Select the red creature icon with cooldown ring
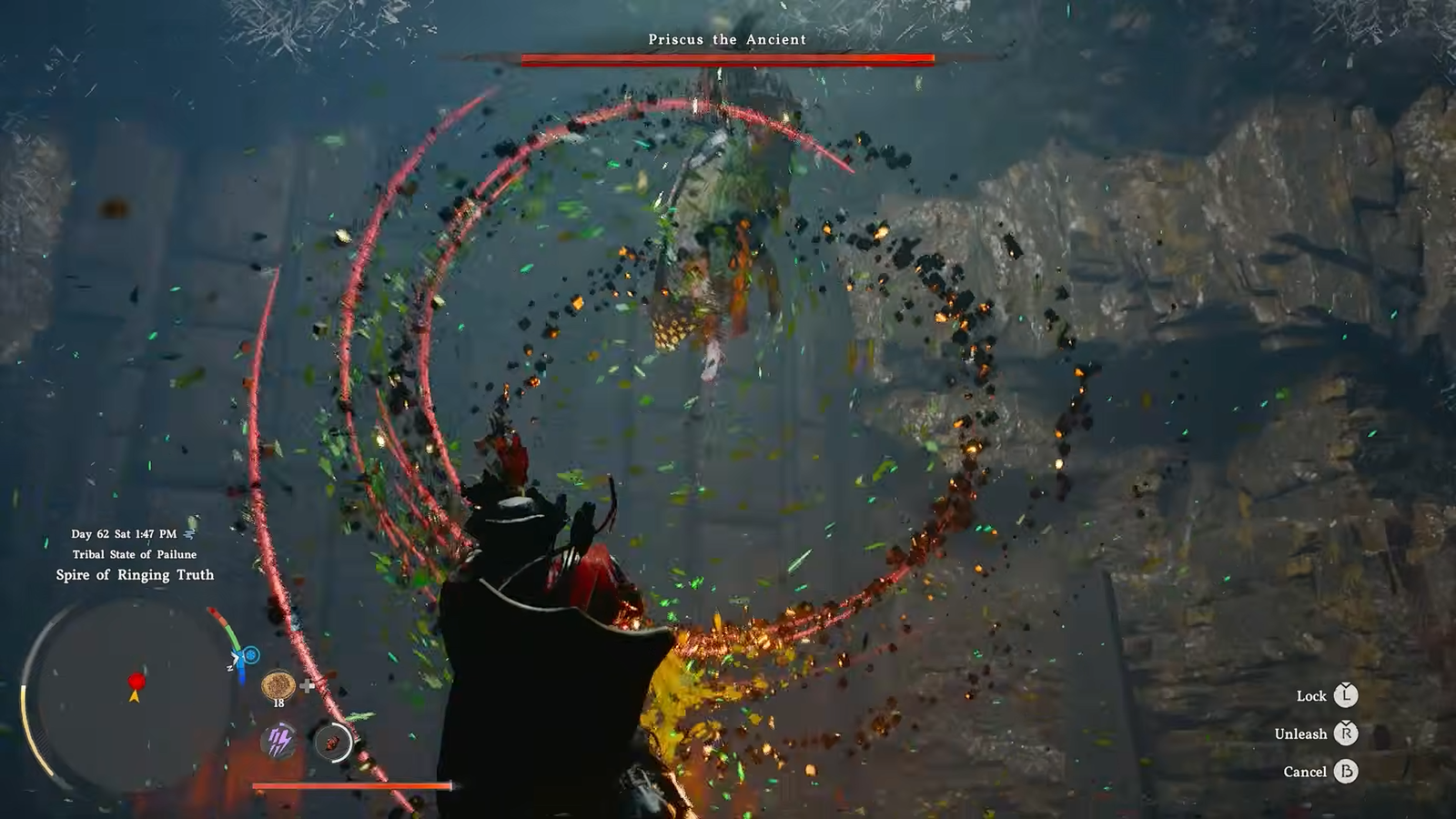This screenshot has height=819, width=1456. click(x=333, y=743)
